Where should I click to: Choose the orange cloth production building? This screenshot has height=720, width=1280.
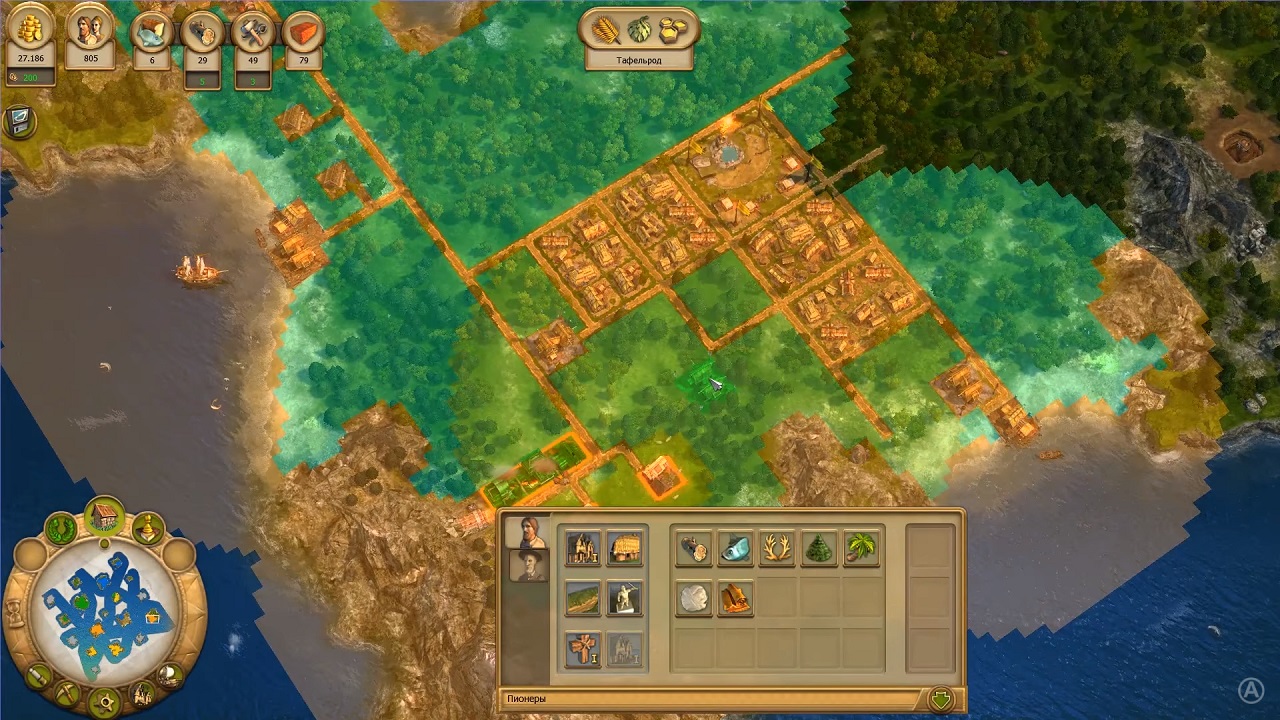point(736,598)
